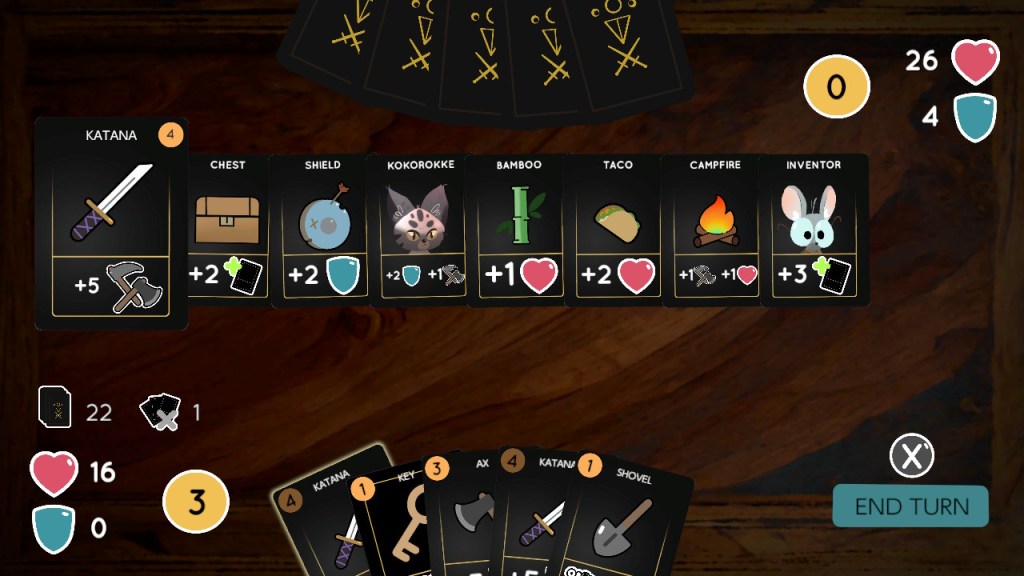This screenshot has height=576, width=1024.
Task: Select the enlarged Katana card showing +5
Action: (x=111, y=223)
